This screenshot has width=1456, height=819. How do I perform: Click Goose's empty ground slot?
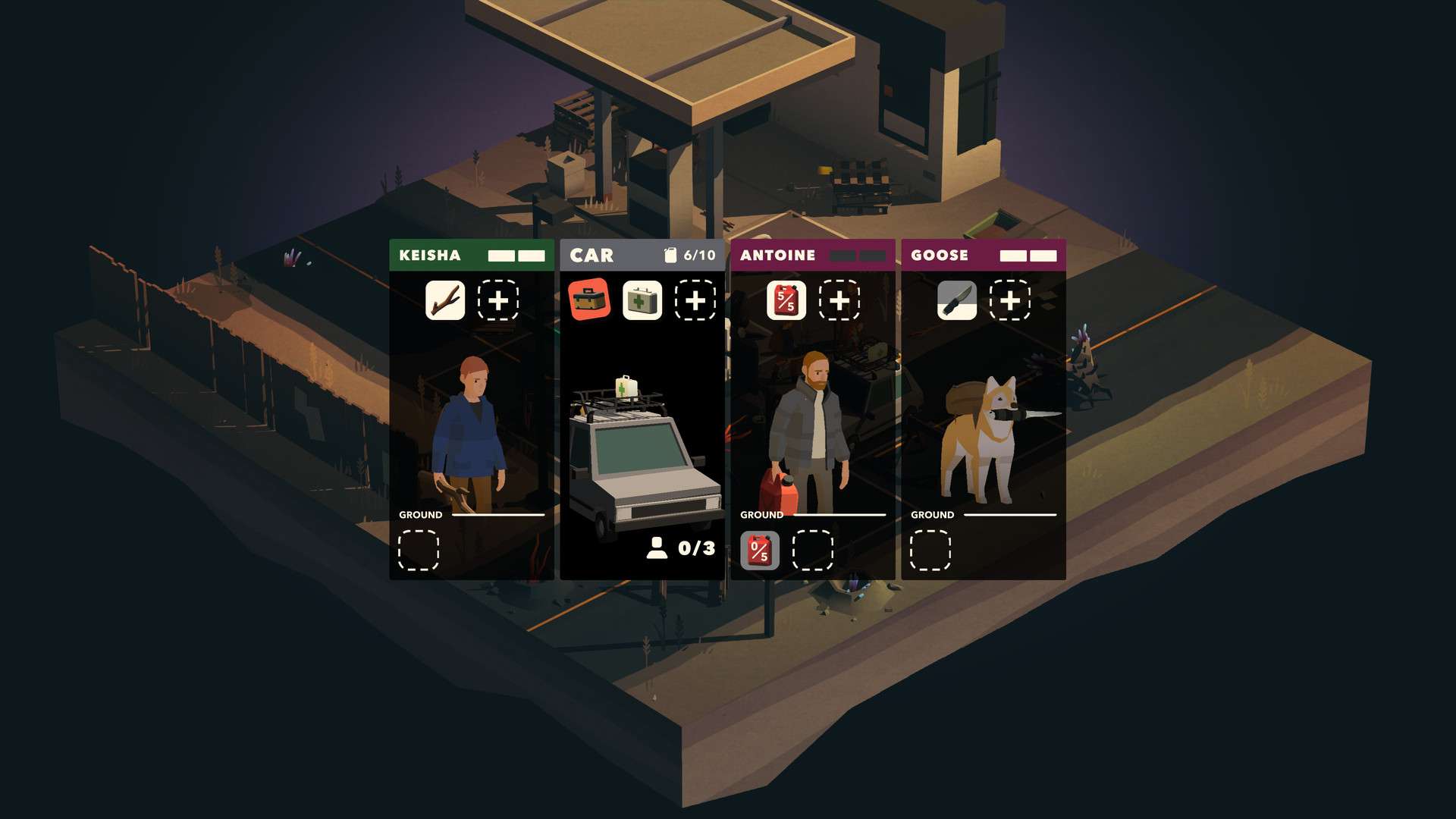[930, 550]
